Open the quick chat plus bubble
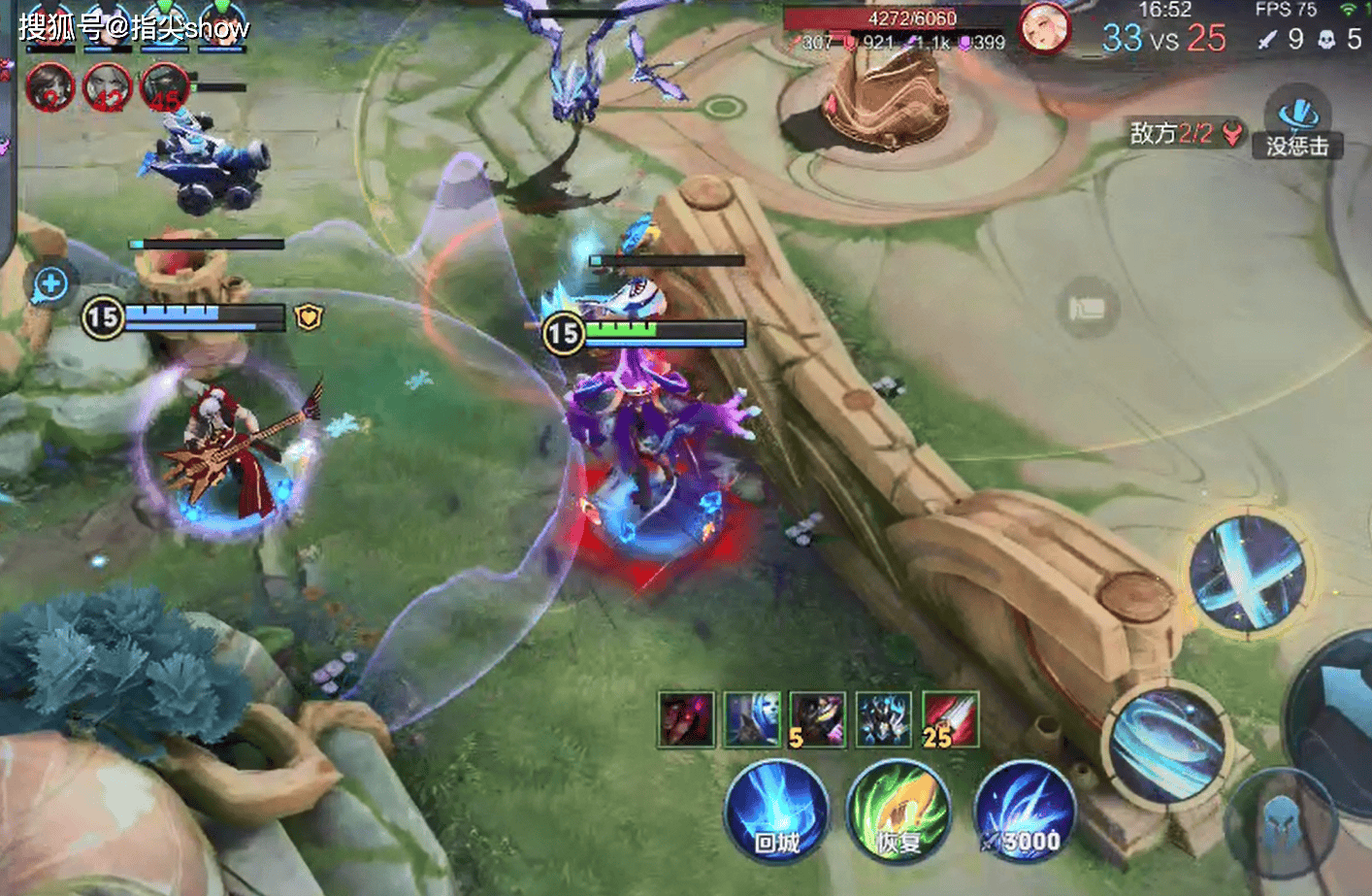 tap(50, 284)
